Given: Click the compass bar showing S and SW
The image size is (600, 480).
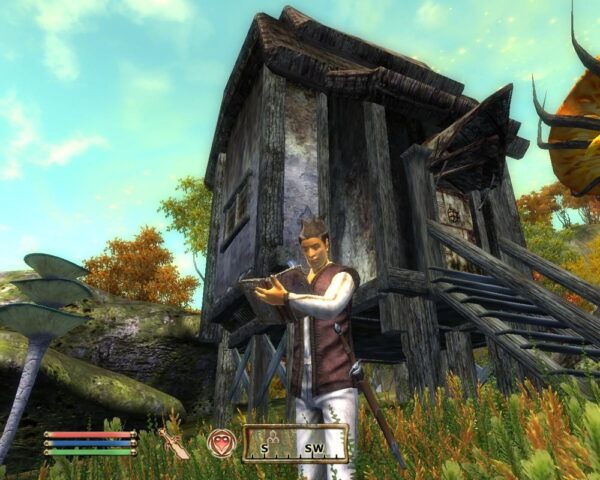Looking at the screenshot, I should click(x=295, y=443).
